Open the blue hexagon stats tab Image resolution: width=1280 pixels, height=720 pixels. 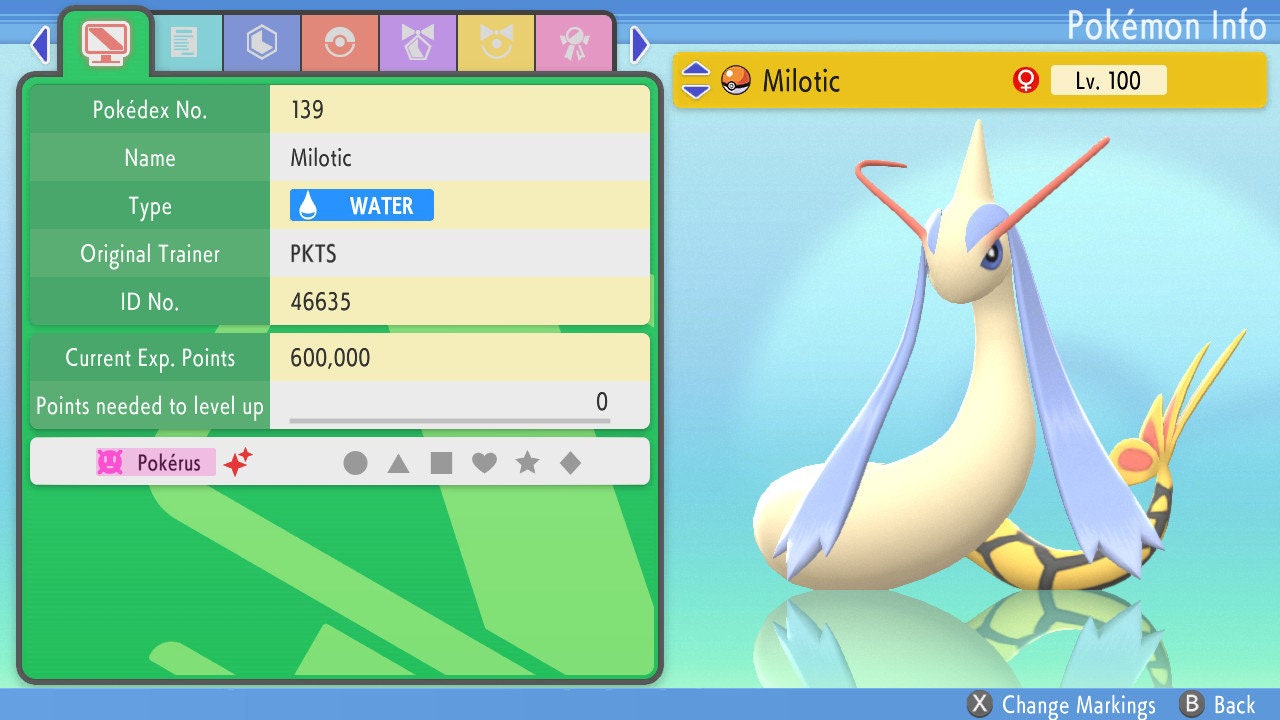click(262, 43)
